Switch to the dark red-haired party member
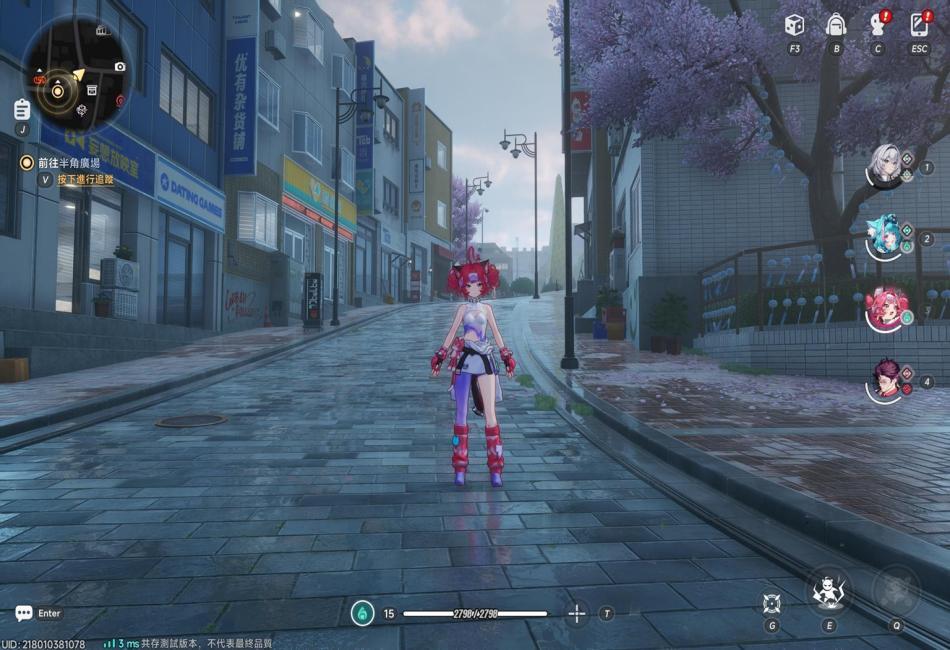This screenshot has width=950, height=650. point(885,380)
